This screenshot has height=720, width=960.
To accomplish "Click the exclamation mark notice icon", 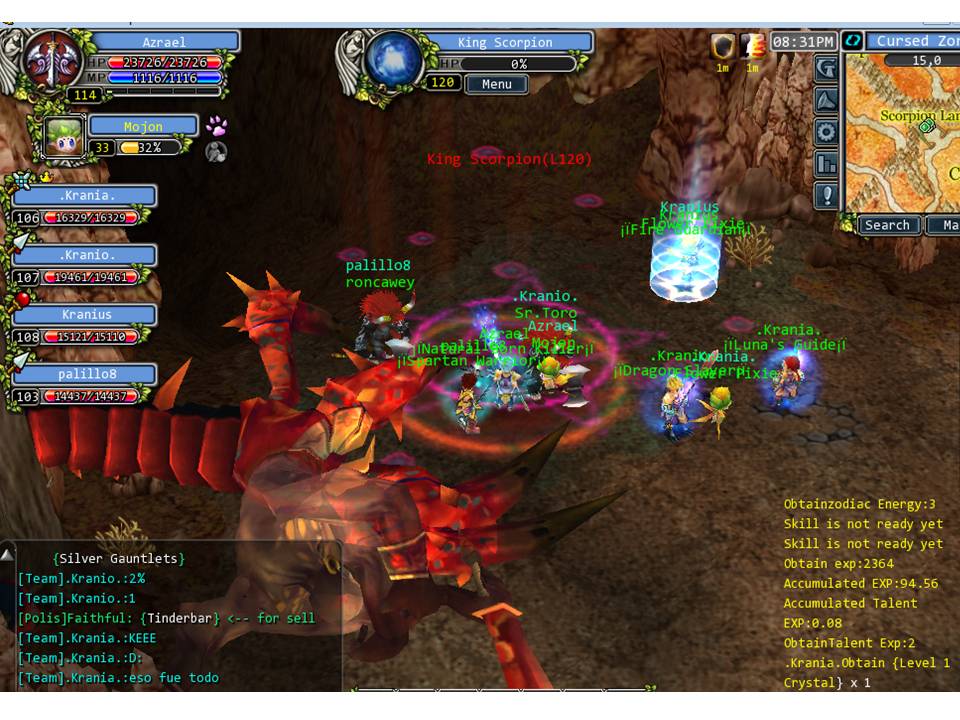I will click(827, 195).
